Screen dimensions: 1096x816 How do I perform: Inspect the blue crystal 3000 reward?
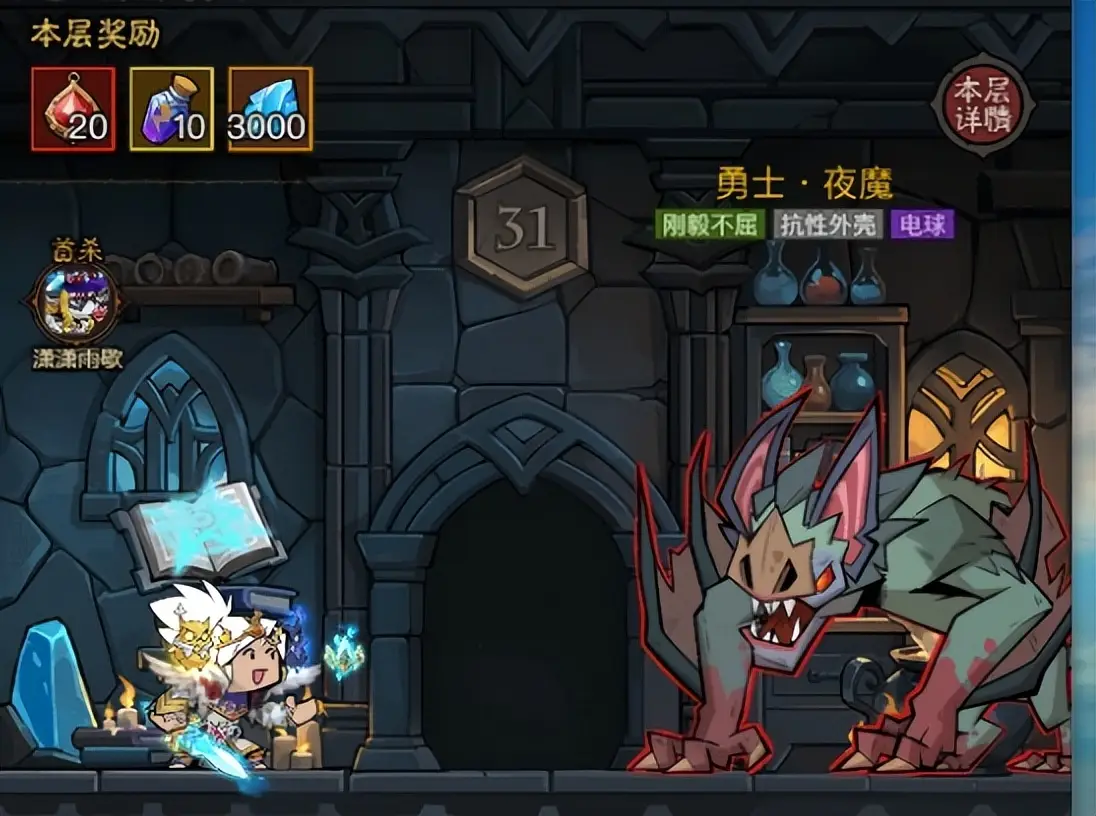tap(270, 109)
